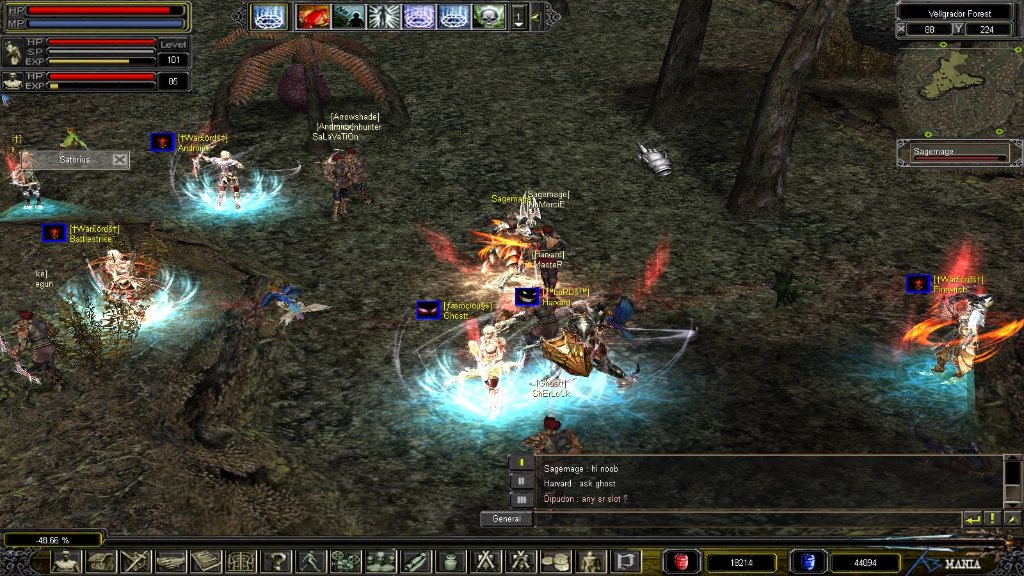Image resolution: width=1024 pixels, height=576 pixels.
Task: Activate the green skull skill
Action: point(489,16)
